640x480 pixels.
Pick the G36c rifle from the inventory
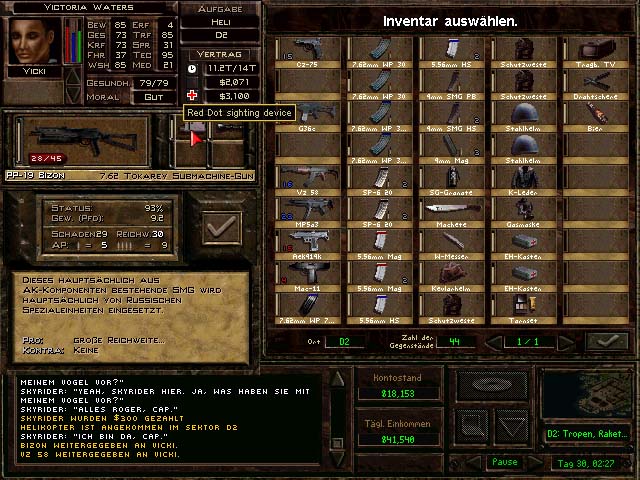307,113
